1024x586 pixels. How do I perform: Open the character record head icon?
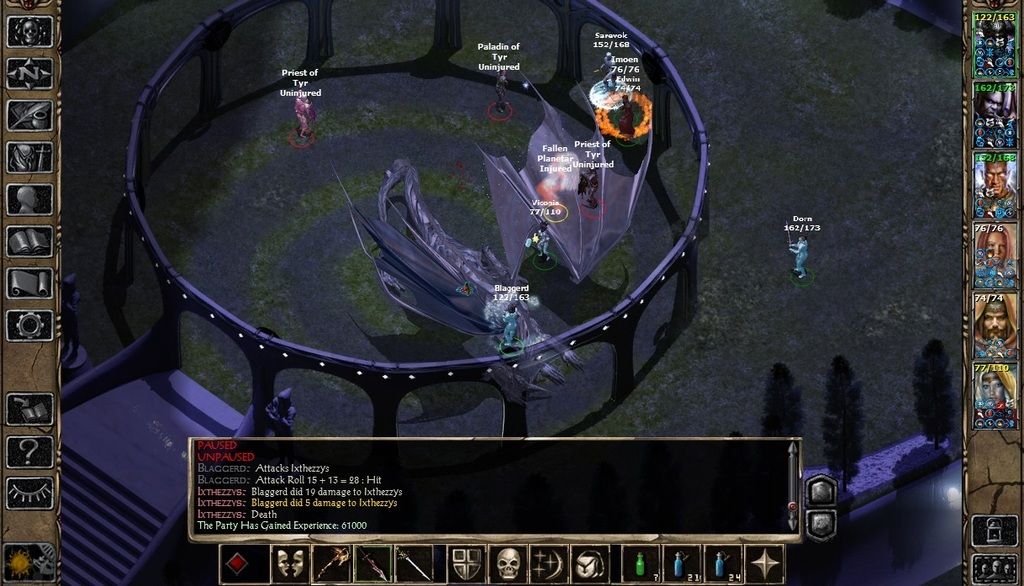click(29, 199)
